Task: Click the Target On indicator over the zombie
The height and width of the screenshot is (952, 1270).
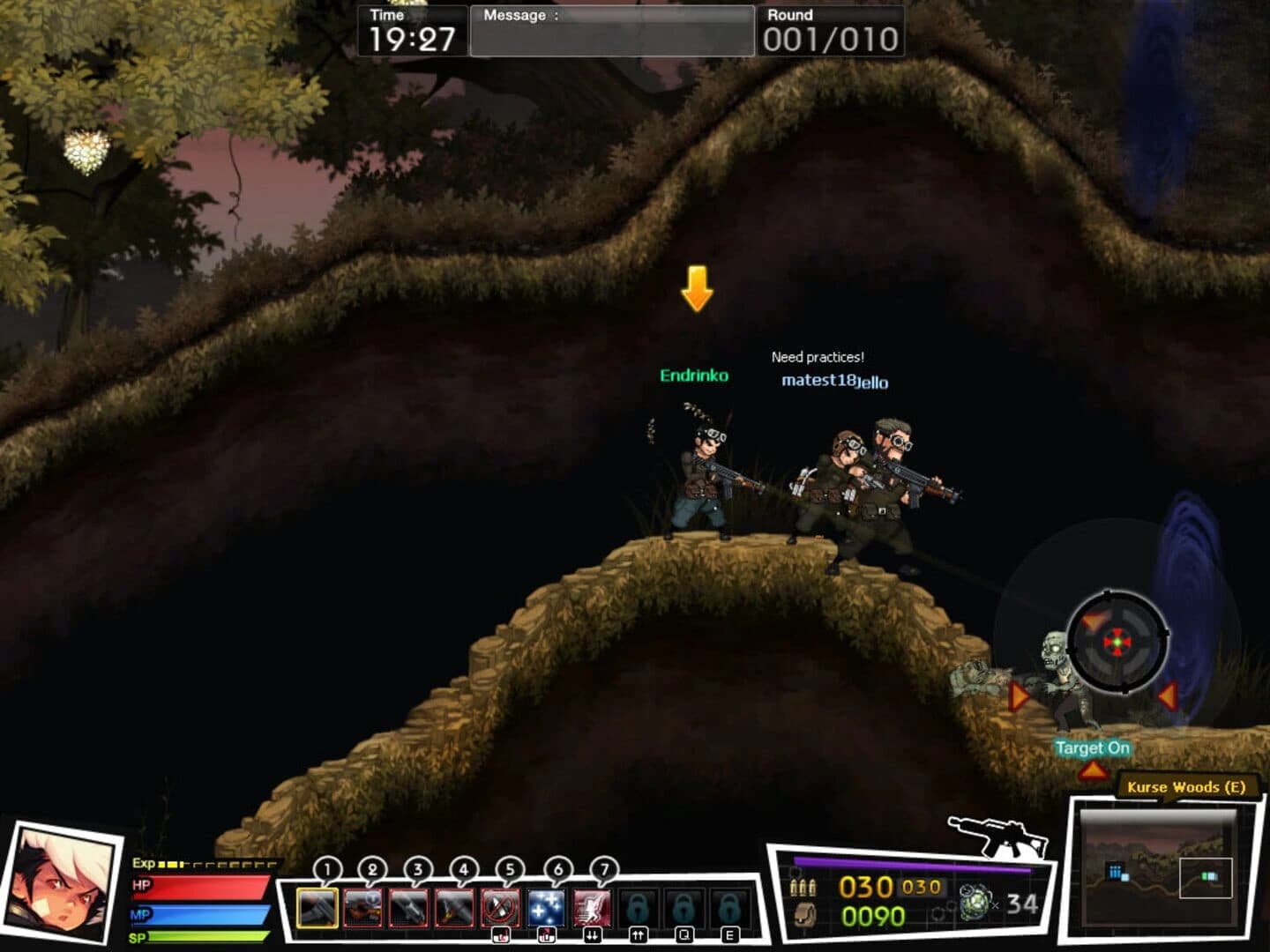Action: click(1093, 747)
